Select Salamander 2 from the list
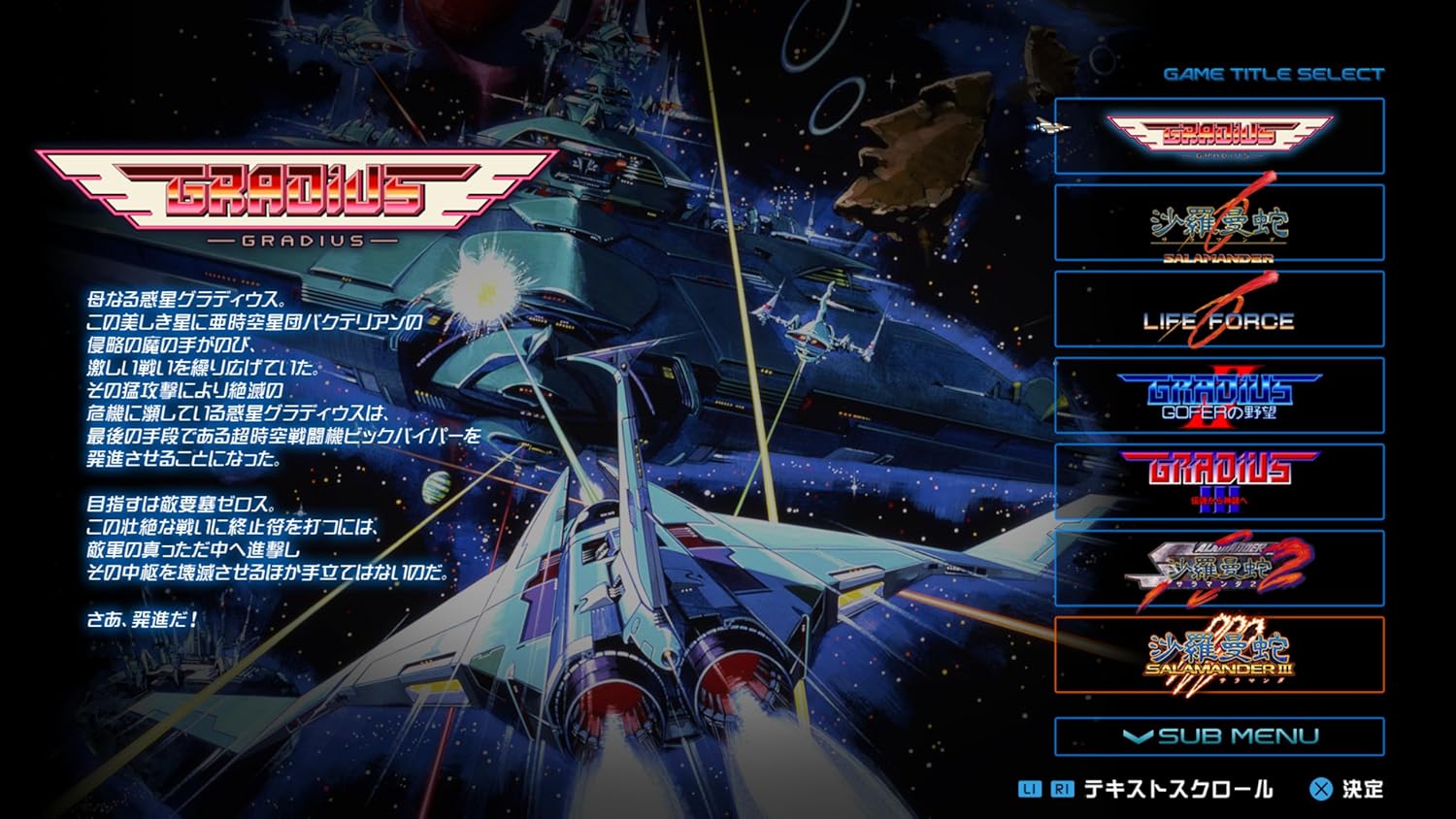The width and height of the screenshot is (1456, 819). point(1219,568)
